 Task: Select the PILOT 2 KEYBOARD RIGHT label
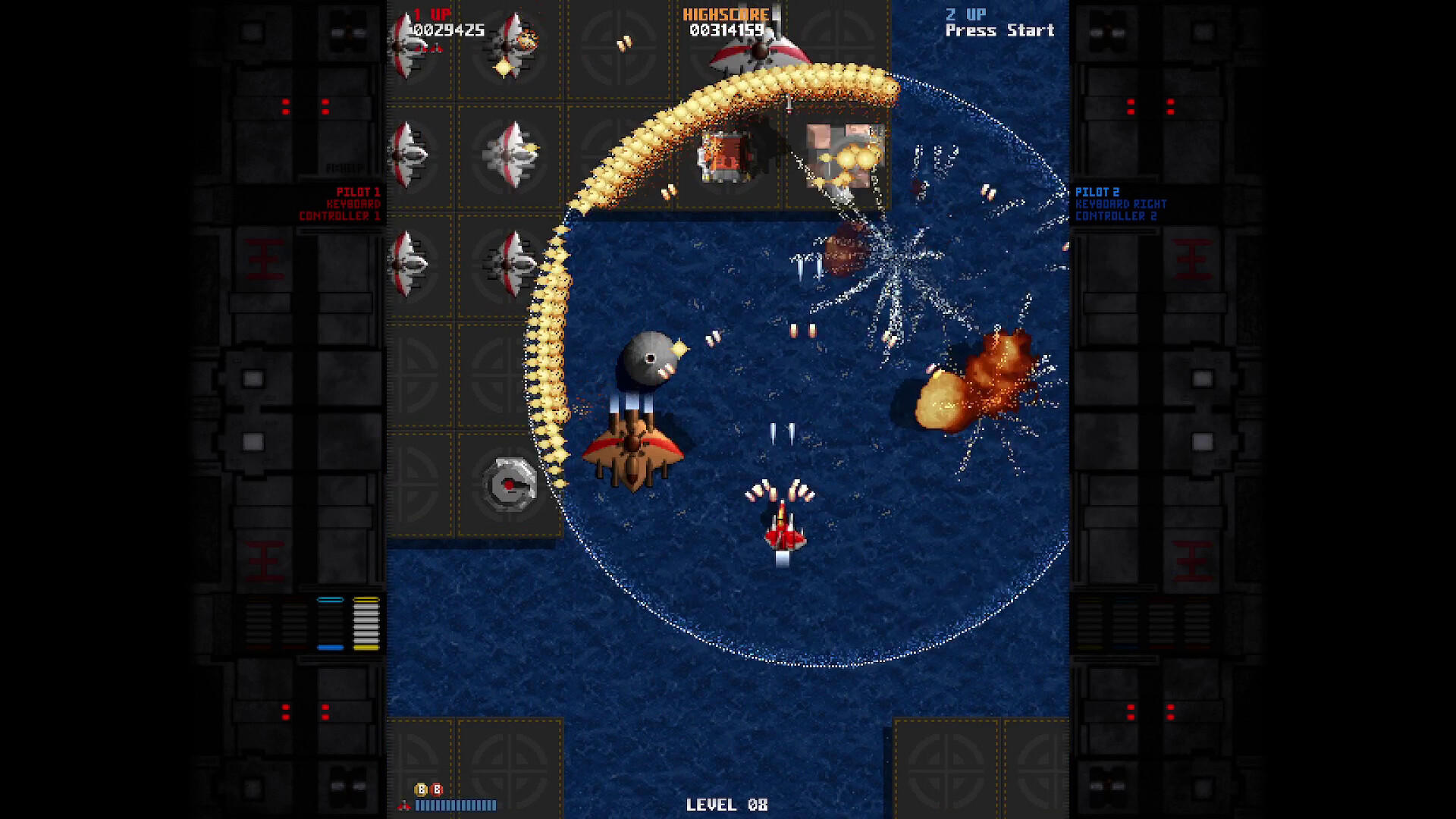(1122, 203)
